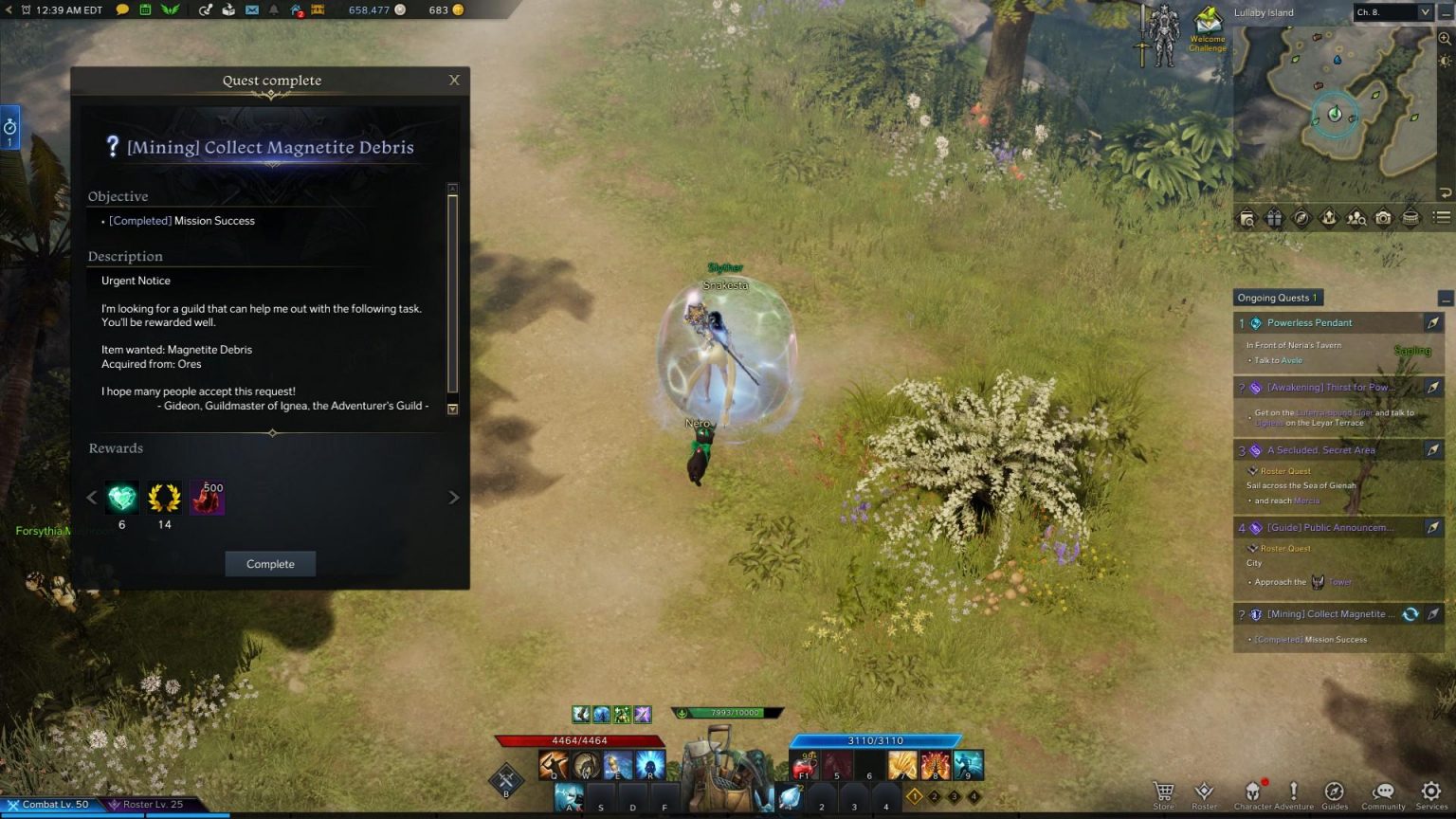Select the Guides compass icon
The width and height of the screenshot is (1456, 819).
1335,792
